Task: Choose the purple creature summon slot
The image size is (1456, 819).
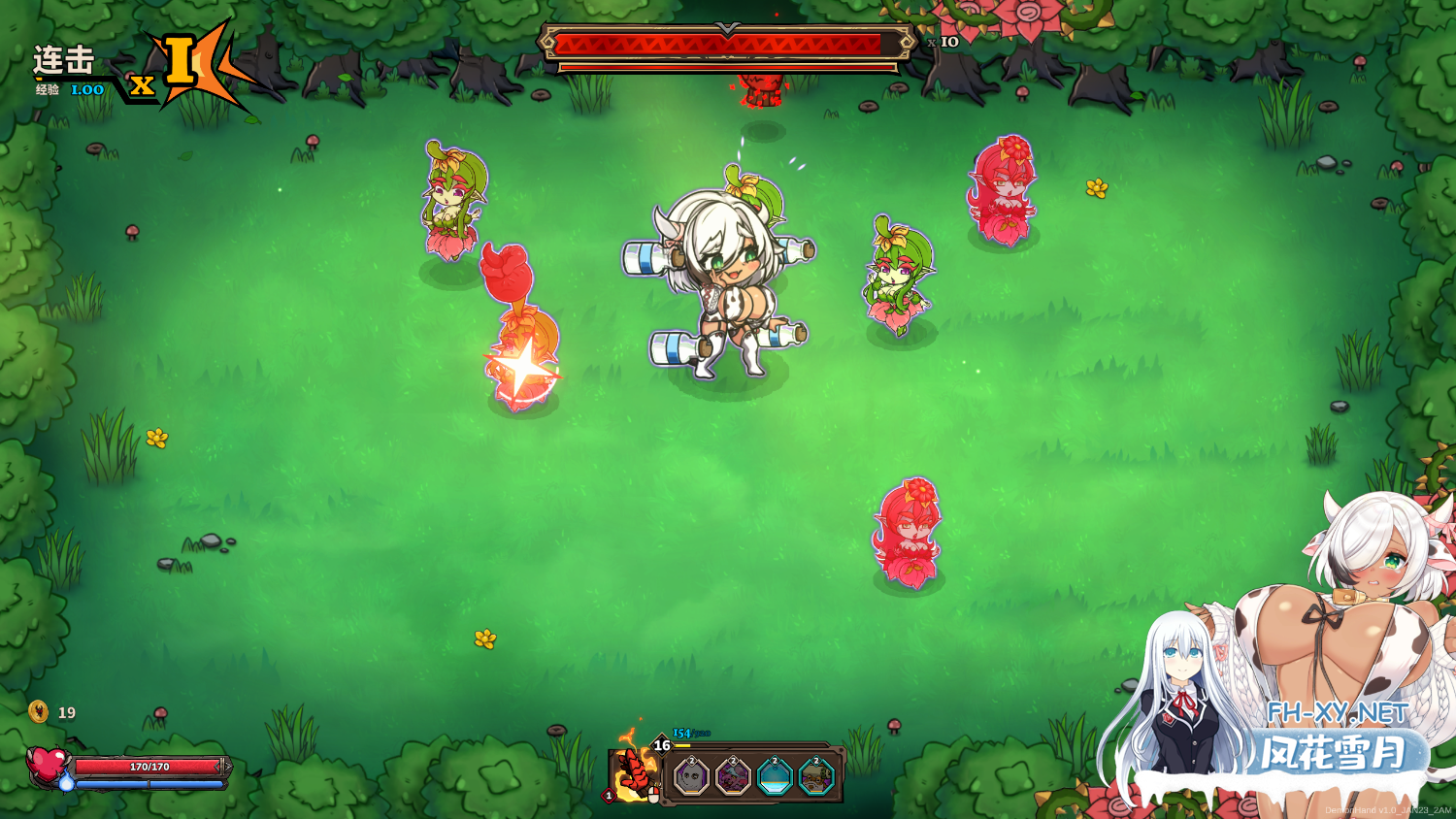Action: 733,776
